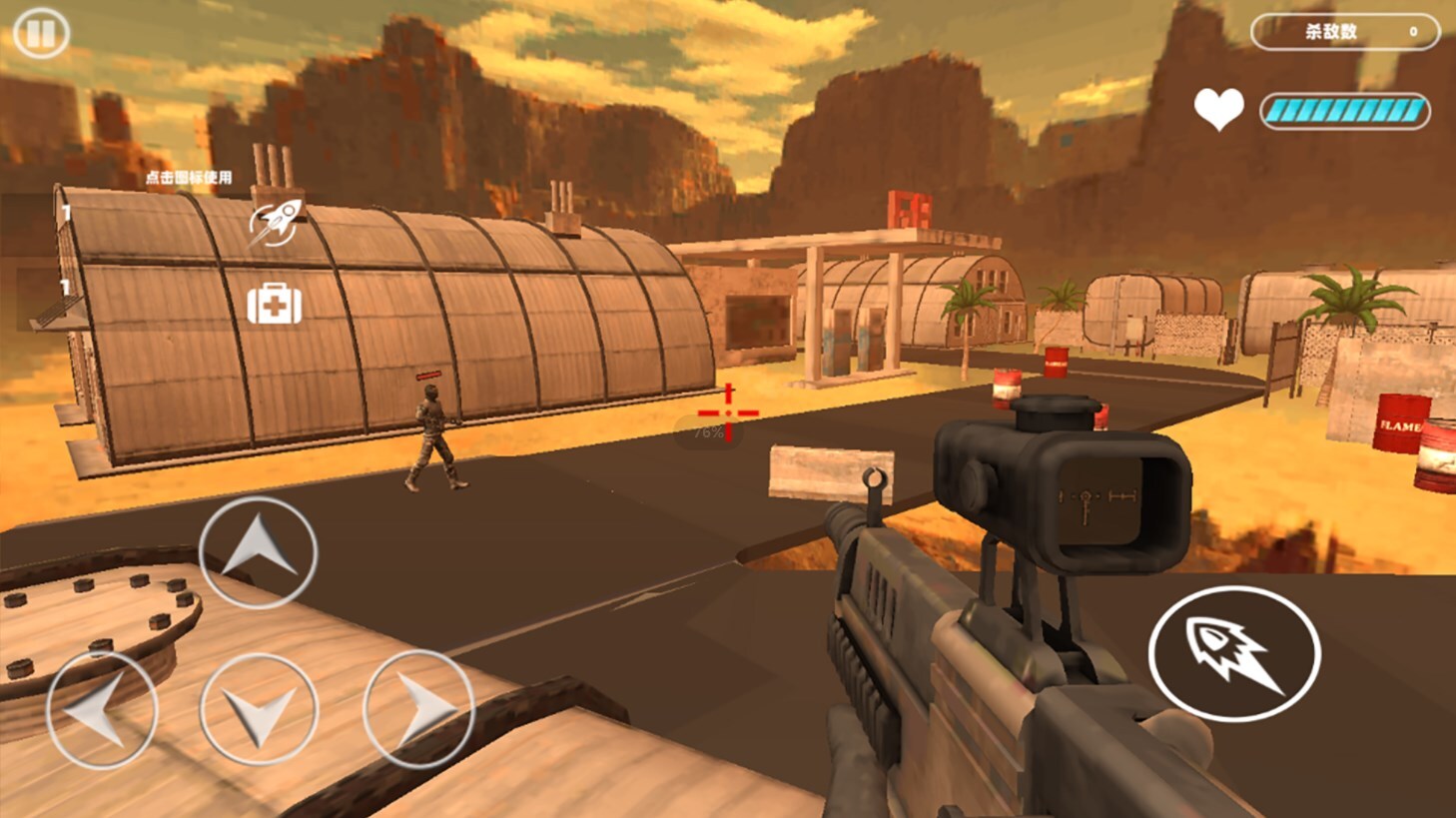The height and width of the screenshot is (818, 1456).
Task: Tap the move left arrow
Action: click(102, 709)
